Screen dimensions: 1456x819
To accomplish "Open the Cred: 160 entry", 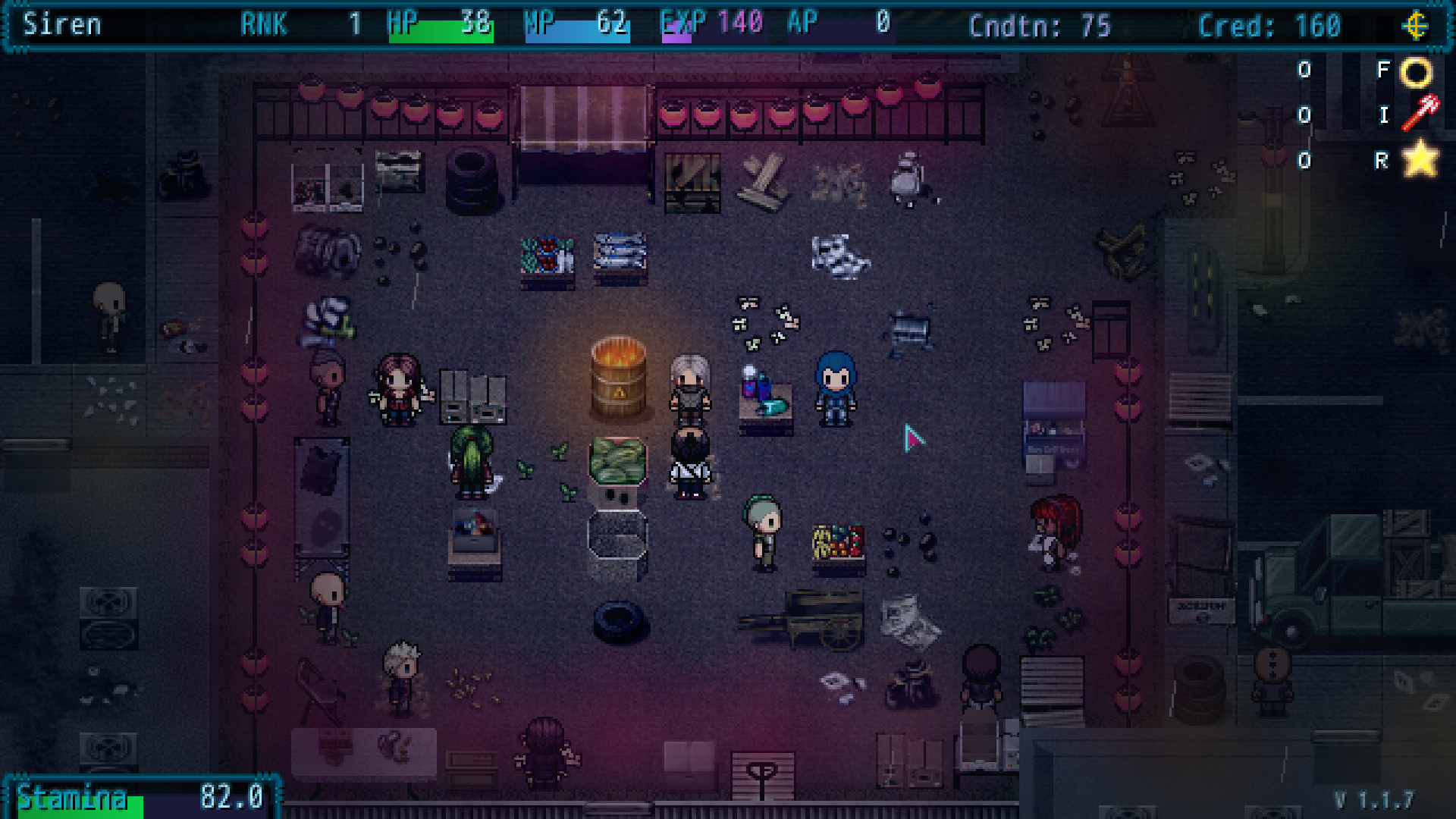I will coord(1271,25).
